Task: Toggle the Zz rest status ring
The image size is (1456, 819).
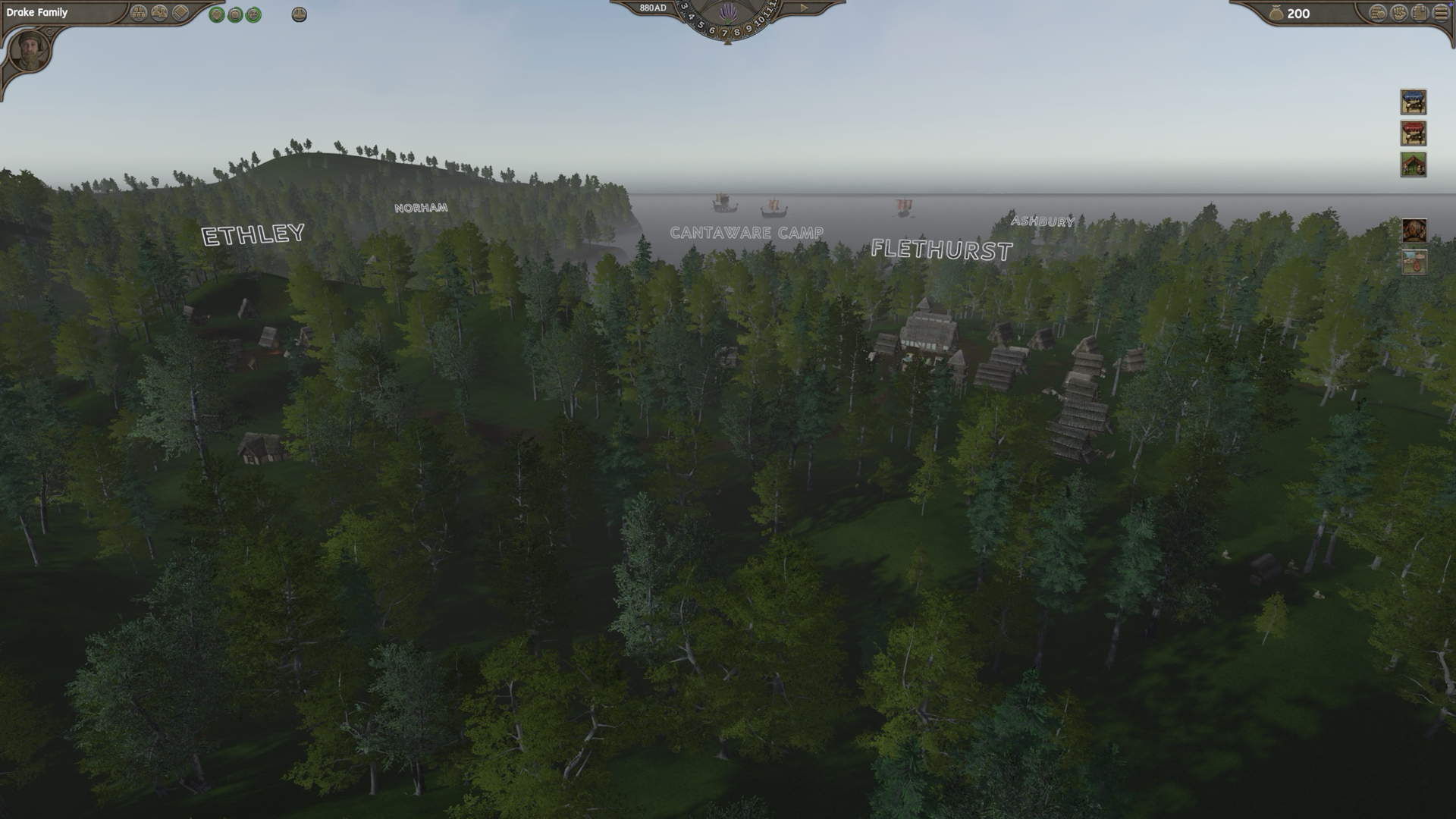Action: coord(253,13)
